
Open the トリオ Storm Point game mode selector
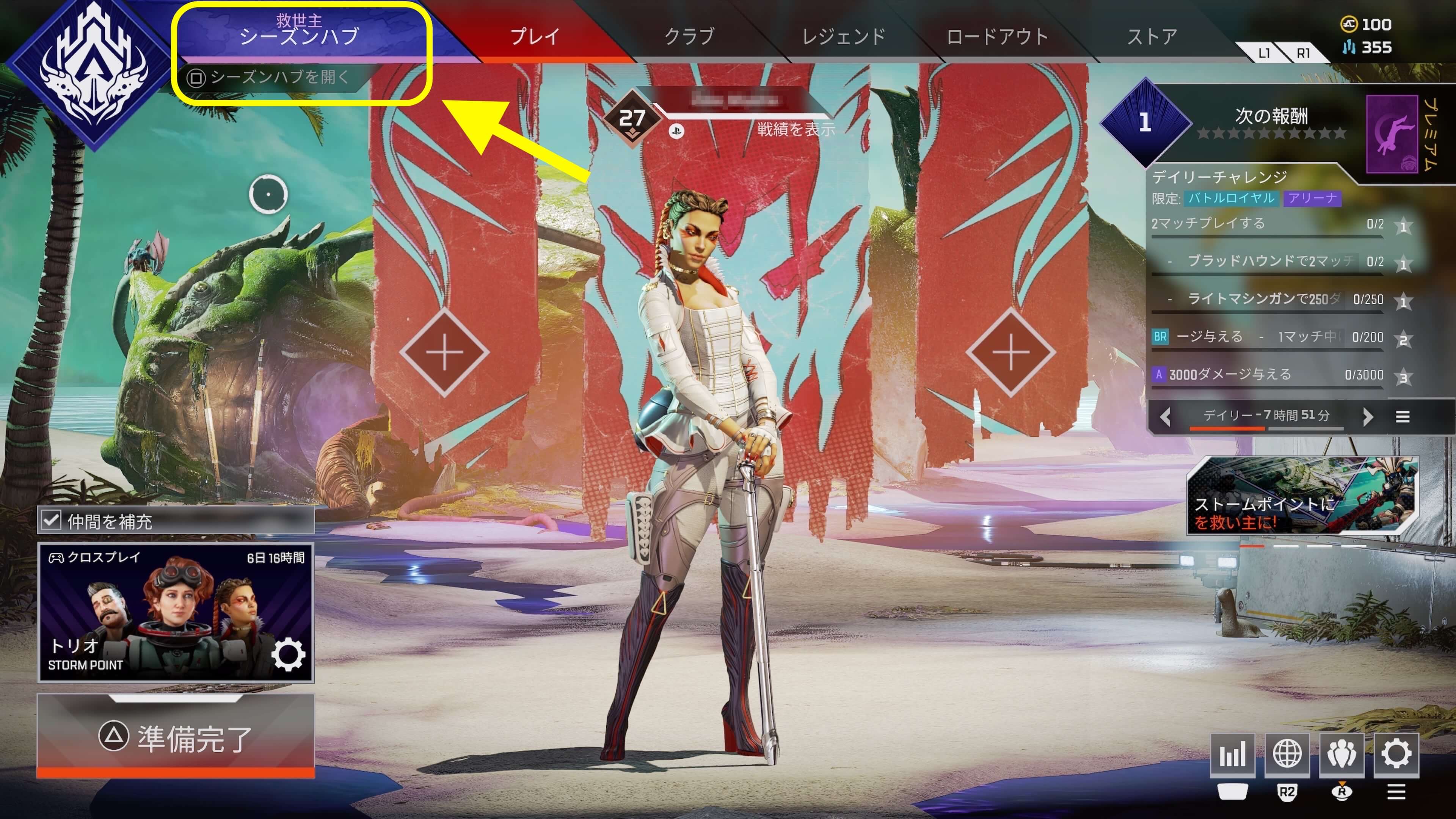(175, 613)
